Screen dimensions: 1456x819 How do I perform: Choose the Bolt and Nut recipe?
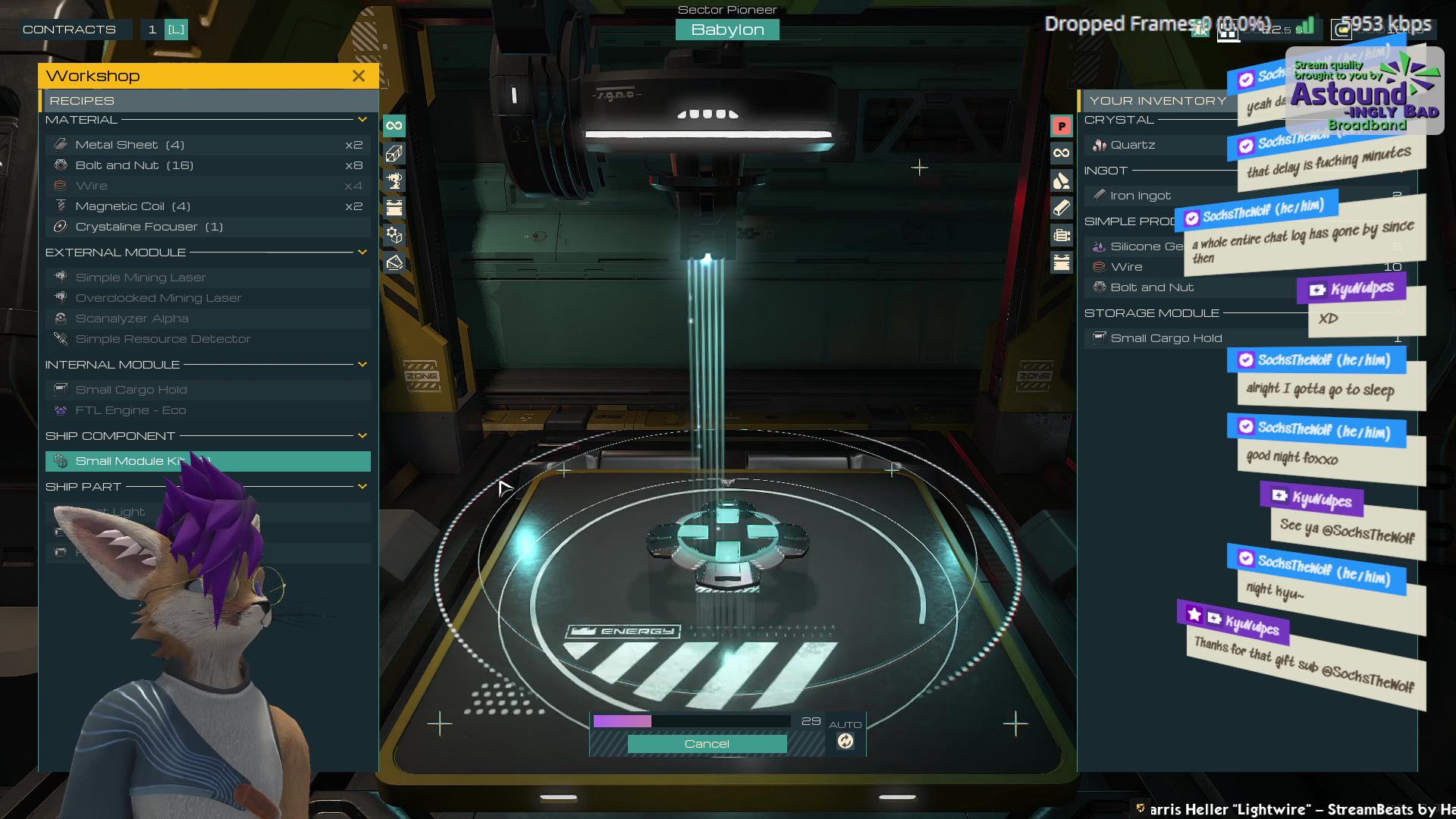point(134,165)
